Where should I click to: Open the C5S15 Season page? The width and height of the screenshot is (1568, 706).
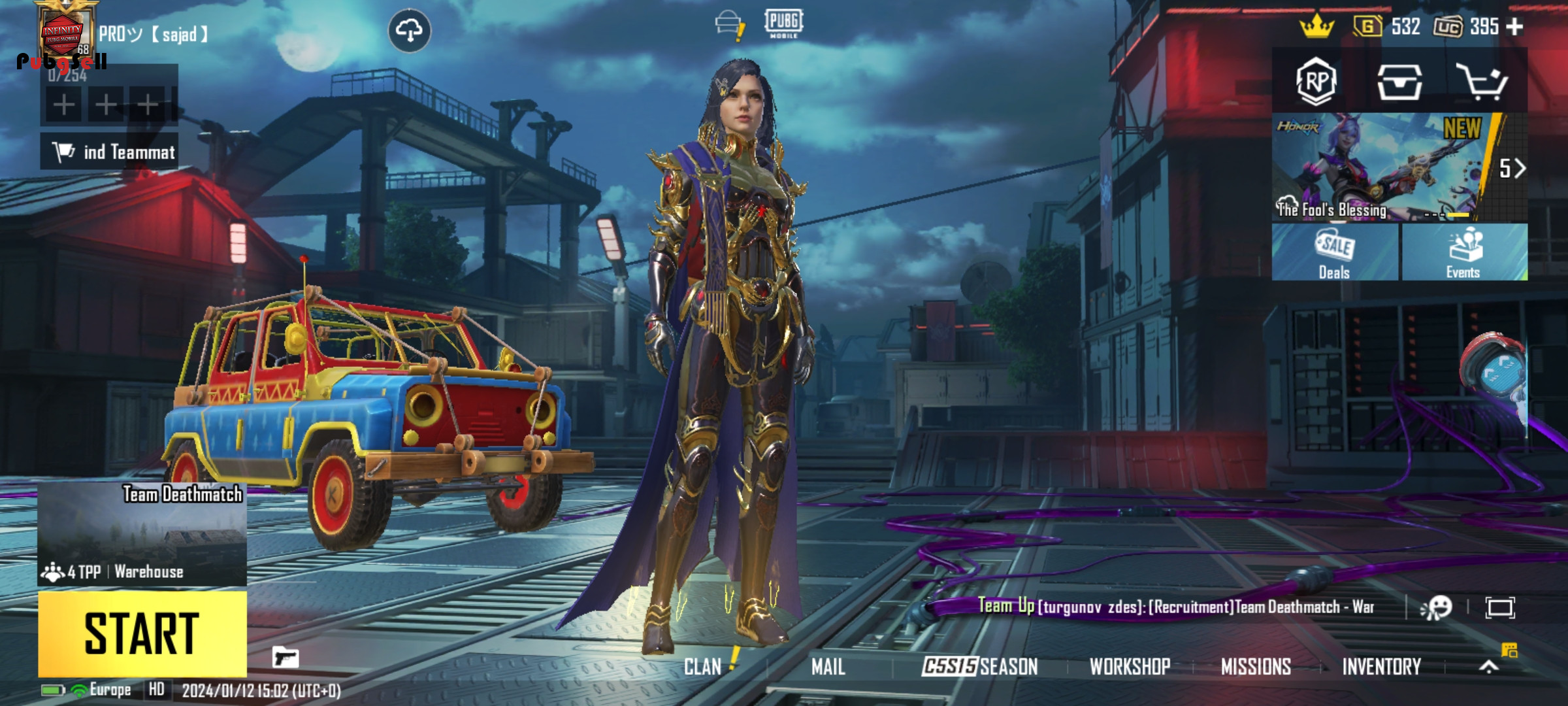[x=979, y=667]
